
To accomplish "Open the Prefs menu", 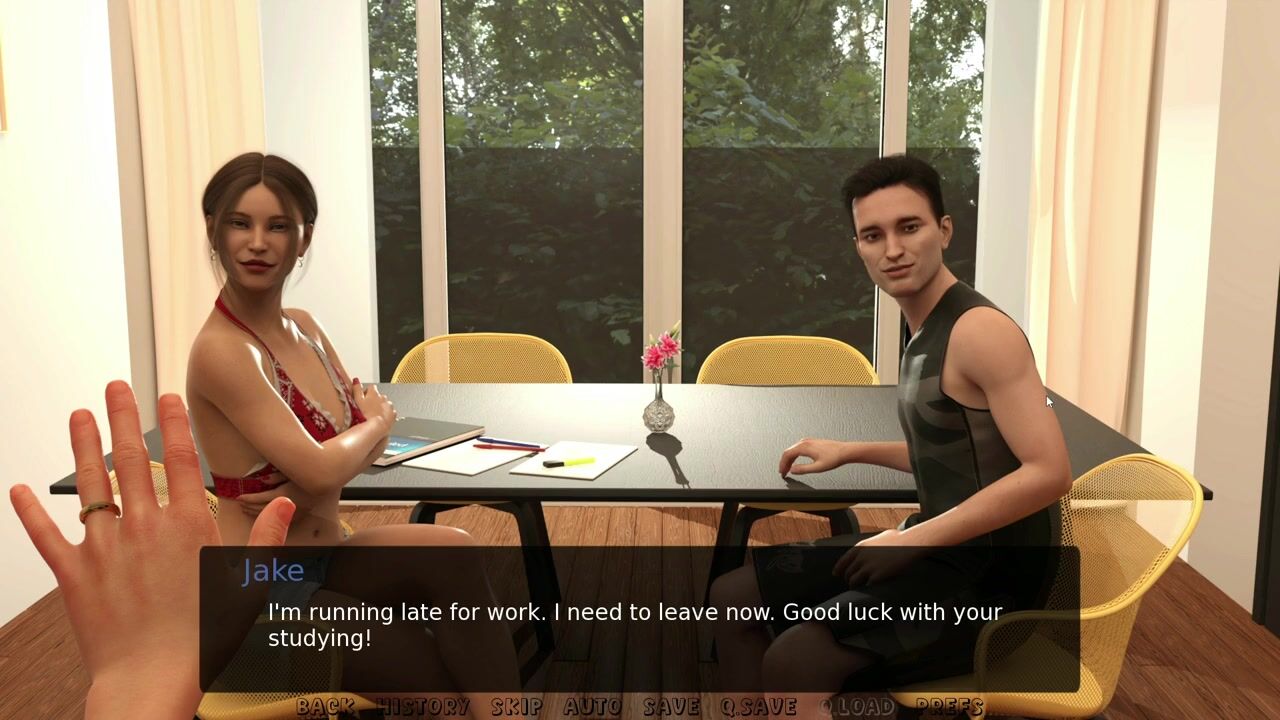I will click(949, 706).
